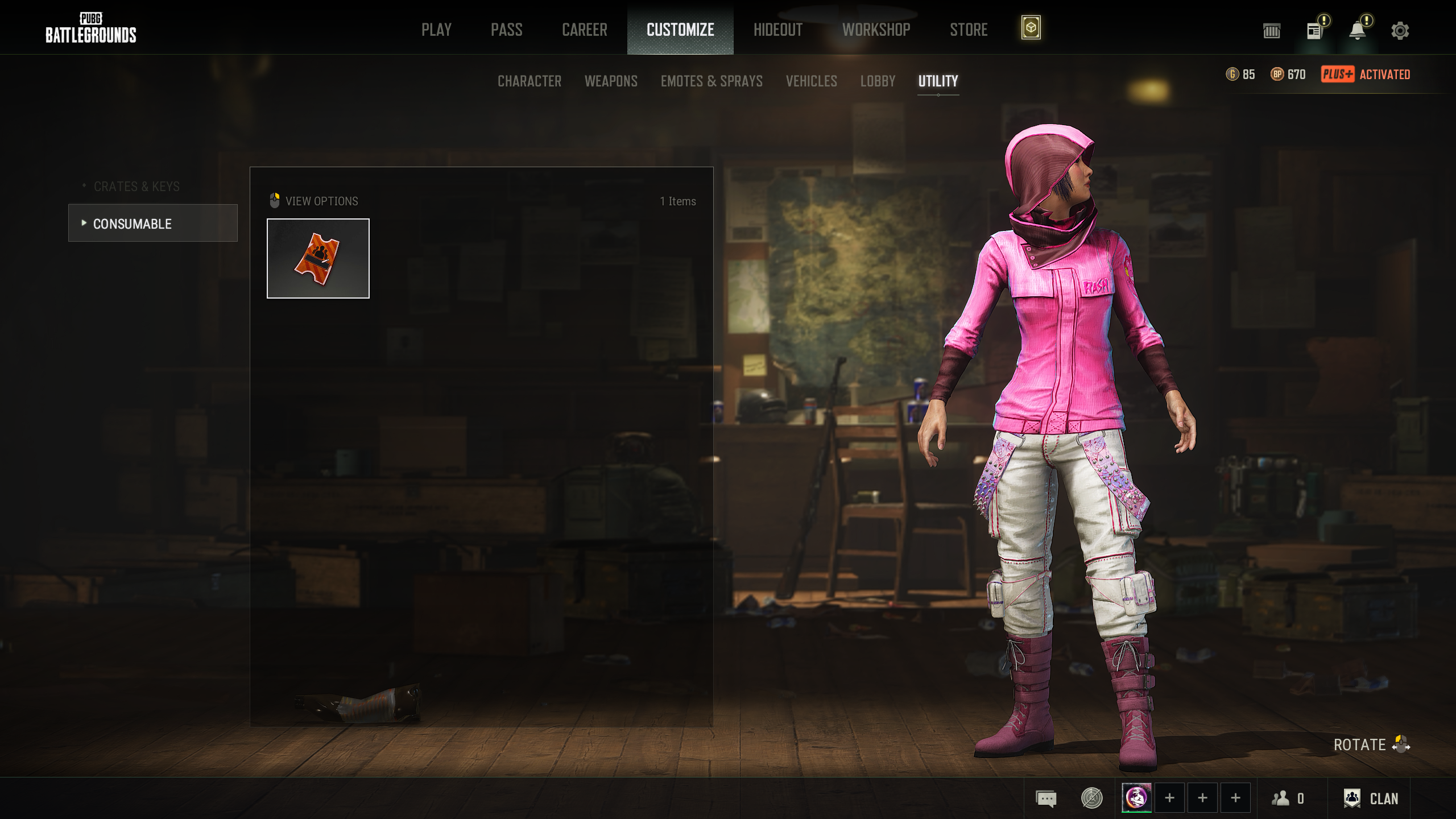Open the chat speech-bubble icon
Viewport: 1456px width, 819px height.
1046,799
